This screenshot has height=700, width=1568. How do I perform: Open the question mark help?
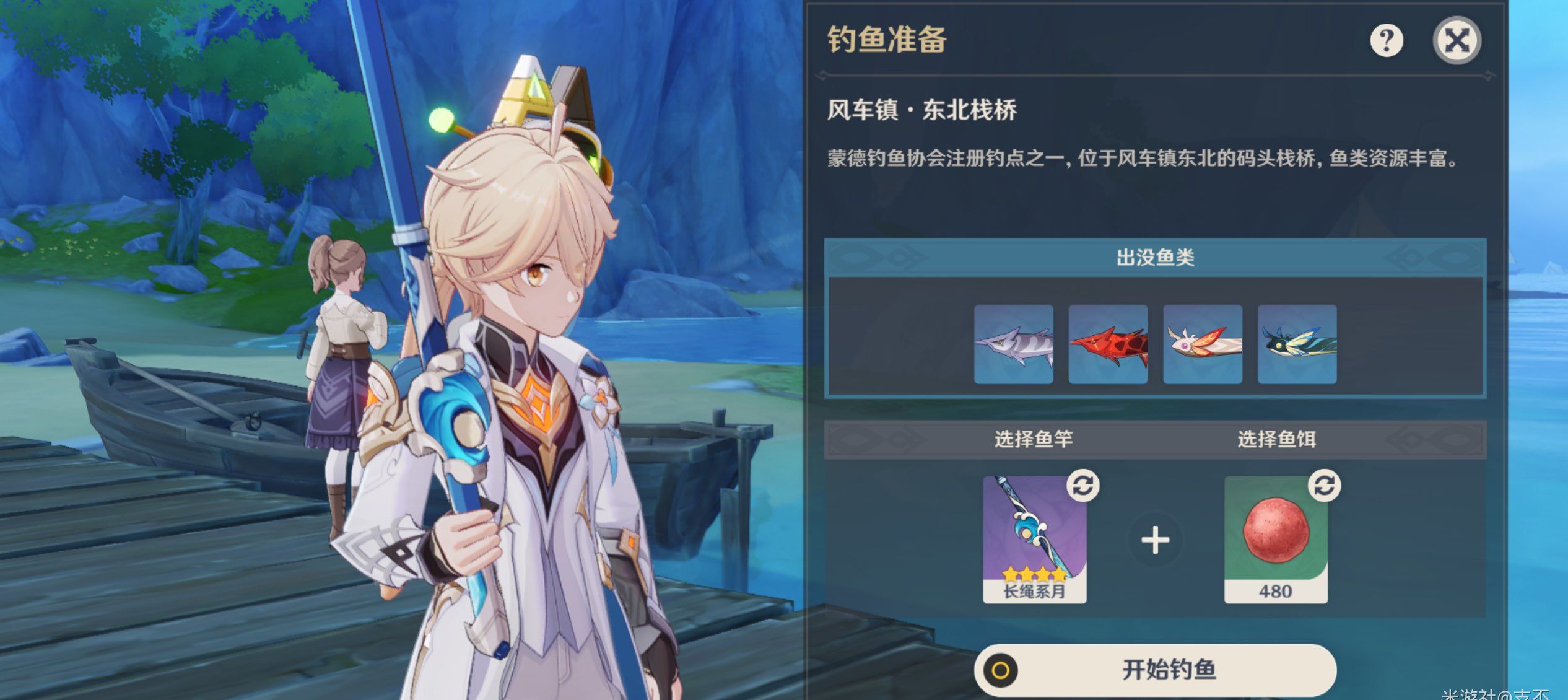1386,41
